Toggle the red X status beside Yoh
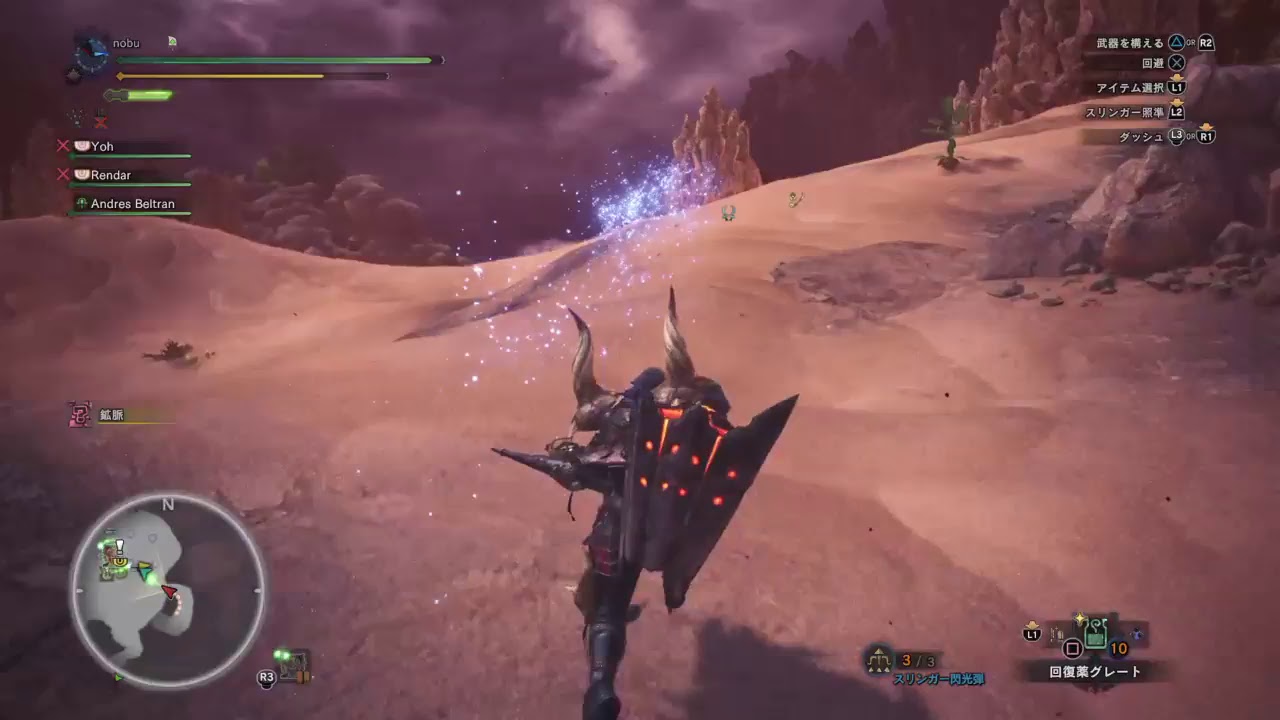1280x720 pixels. point(63,147)
